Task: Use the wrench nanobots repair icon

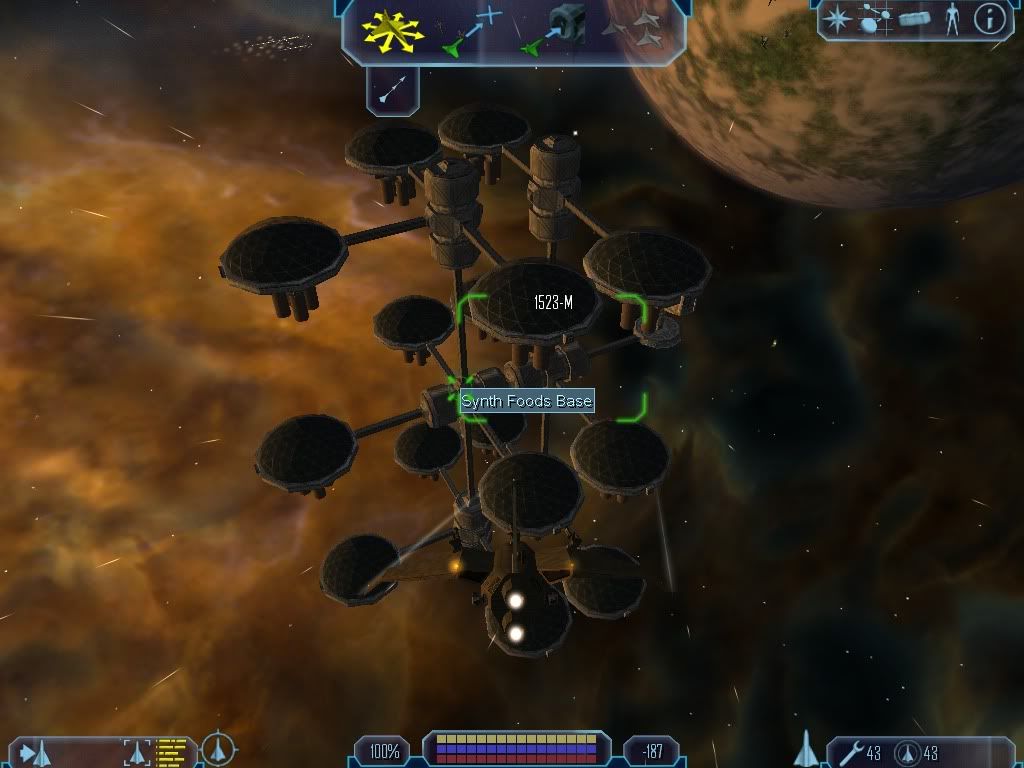Action: 850,752
